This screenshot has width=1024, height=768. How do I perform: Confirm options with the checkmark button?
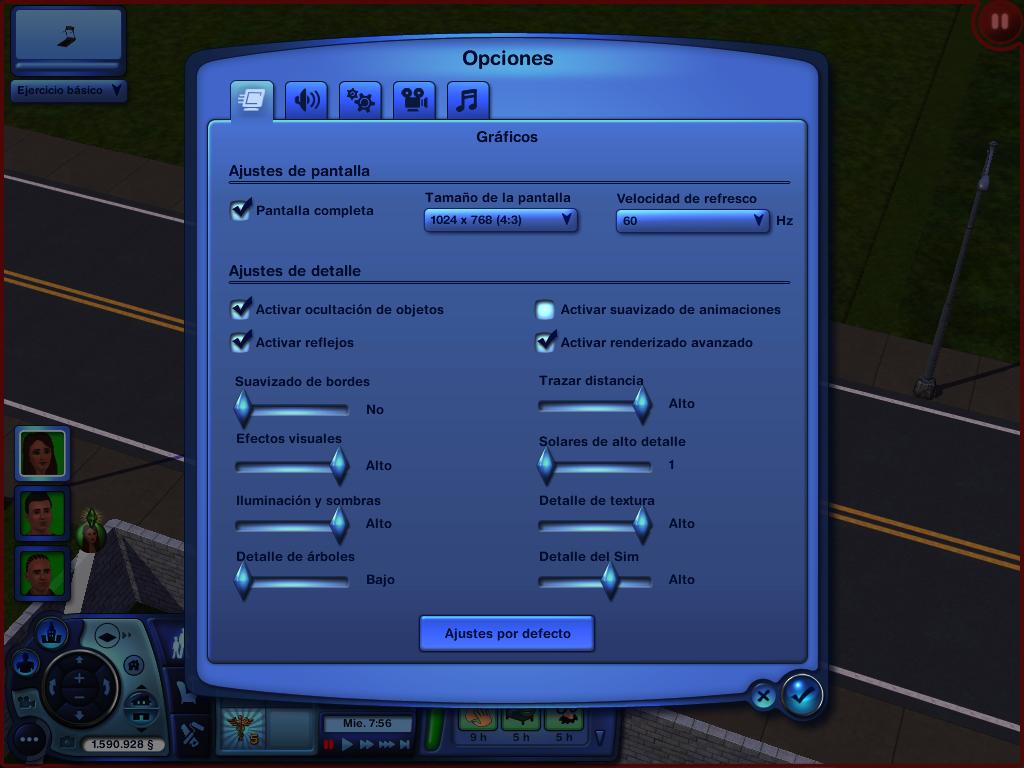tap(801, 694)
